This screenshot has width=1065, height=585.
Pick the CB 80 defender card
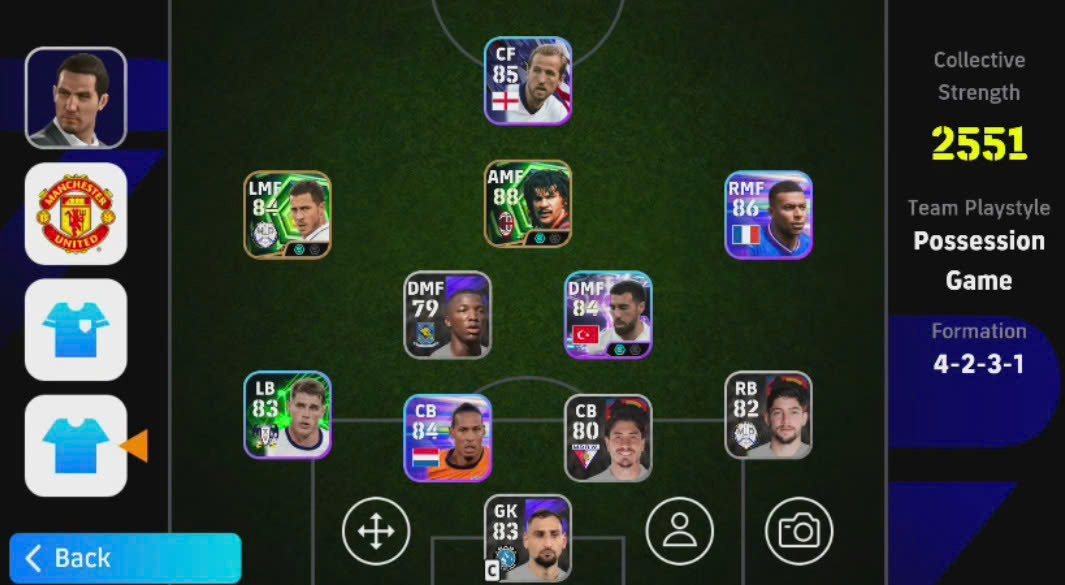coord(608,438)
